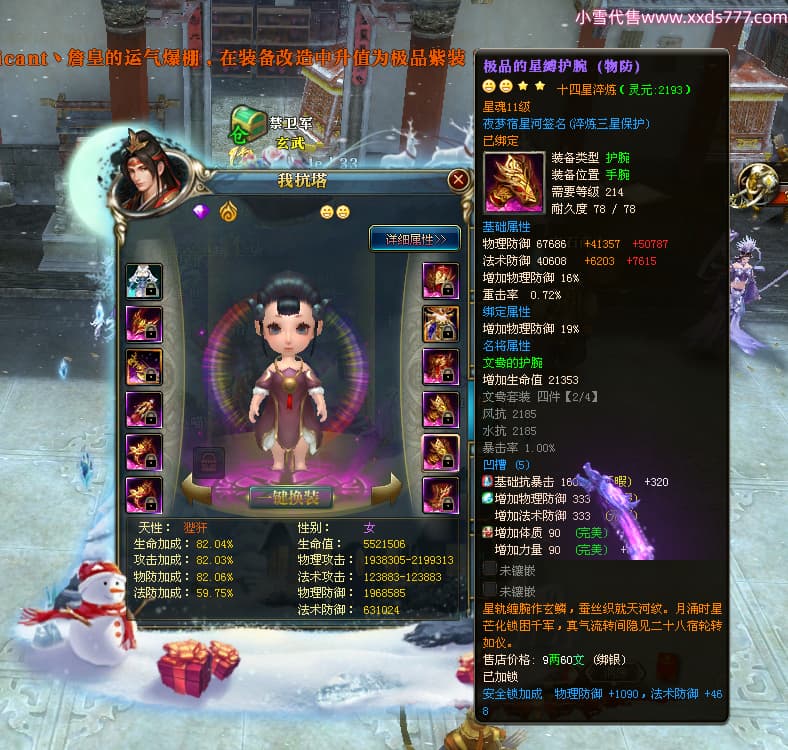This screenshot has height=750, width=788.
Task: Click the golden flame emblem icon
Action: [x=228, y=211]
